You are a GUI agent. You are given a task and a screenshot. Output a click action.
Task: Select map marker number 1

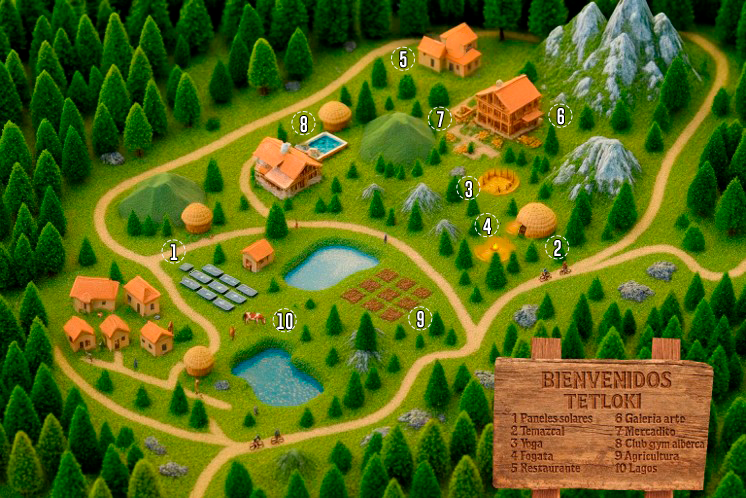(174, 251)
